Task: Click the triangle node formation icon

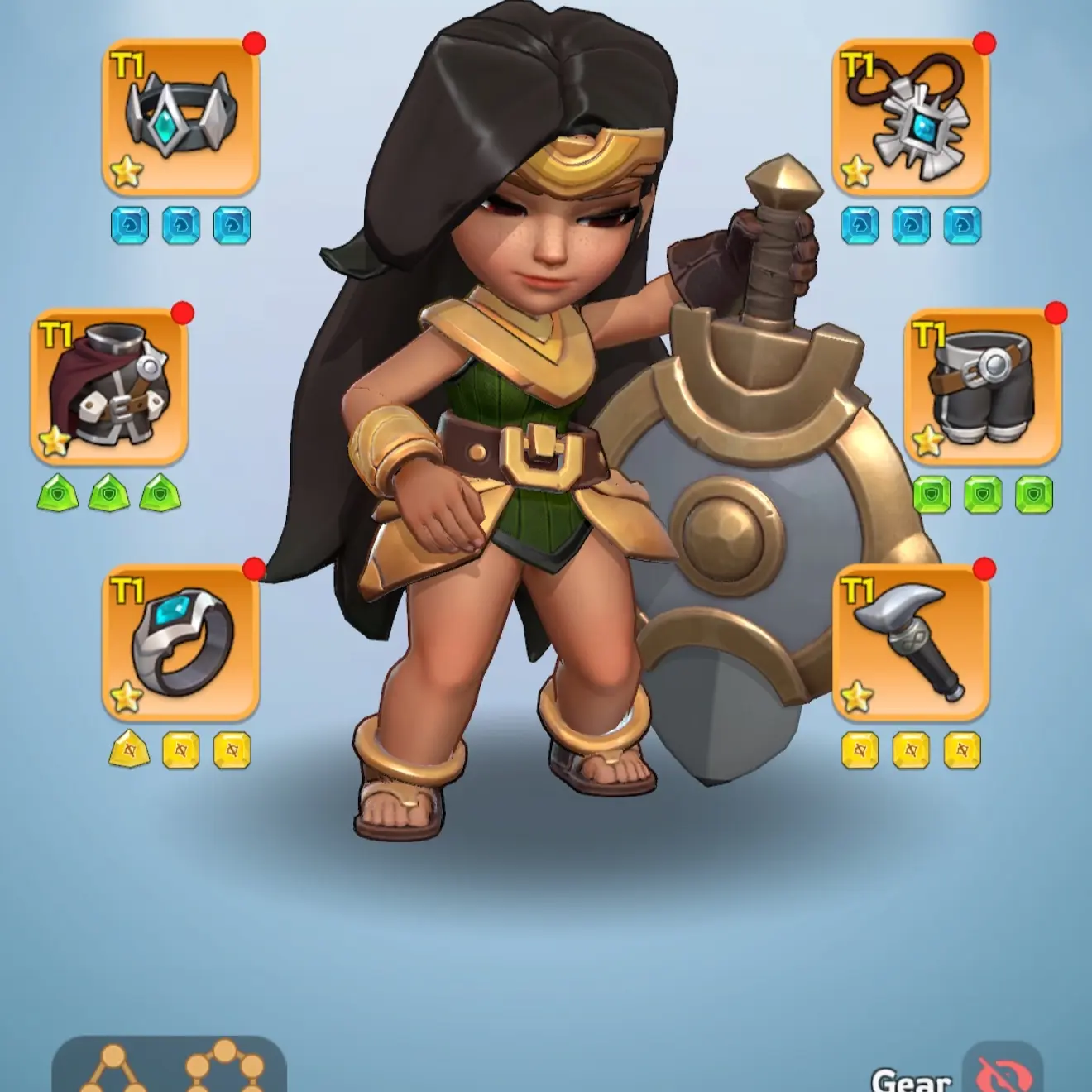Action: pos(113,1070)
